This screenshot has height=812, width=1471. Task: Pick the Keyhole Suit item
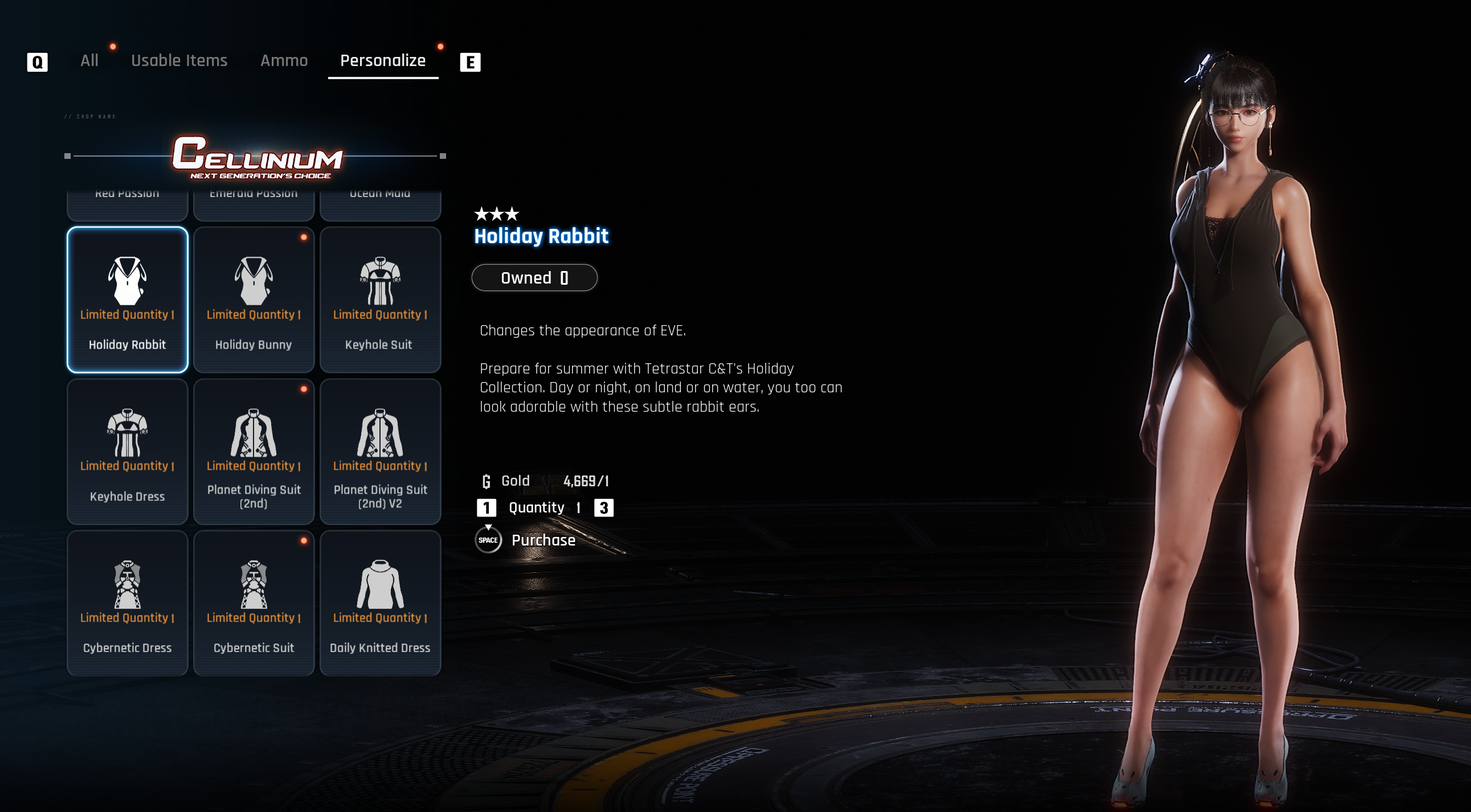[x=380, y=300]
